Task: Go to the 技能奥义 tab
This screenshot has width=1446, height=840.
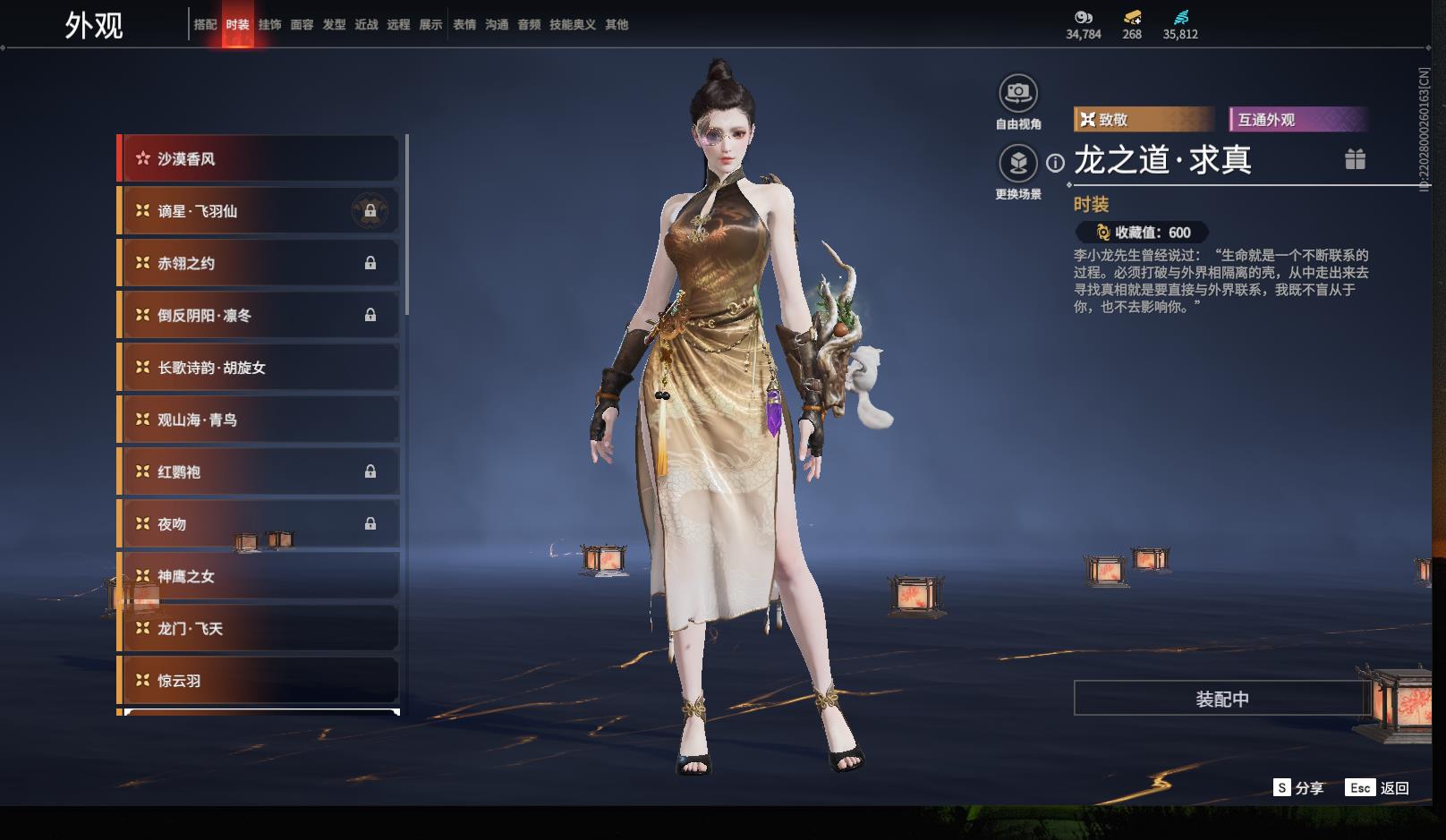Action: [572, 25]
